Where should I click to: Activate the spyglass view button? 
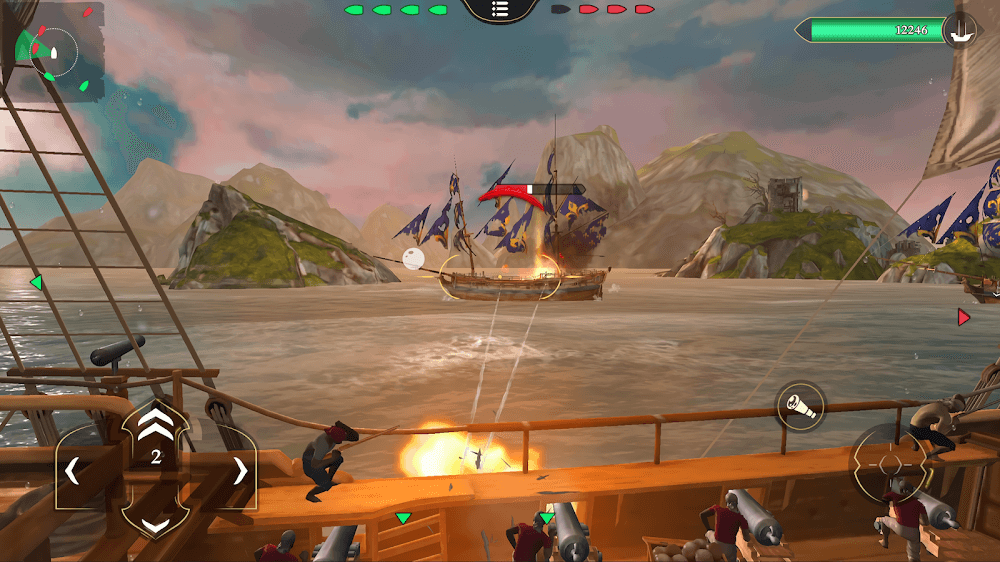[x=800, y=407]
